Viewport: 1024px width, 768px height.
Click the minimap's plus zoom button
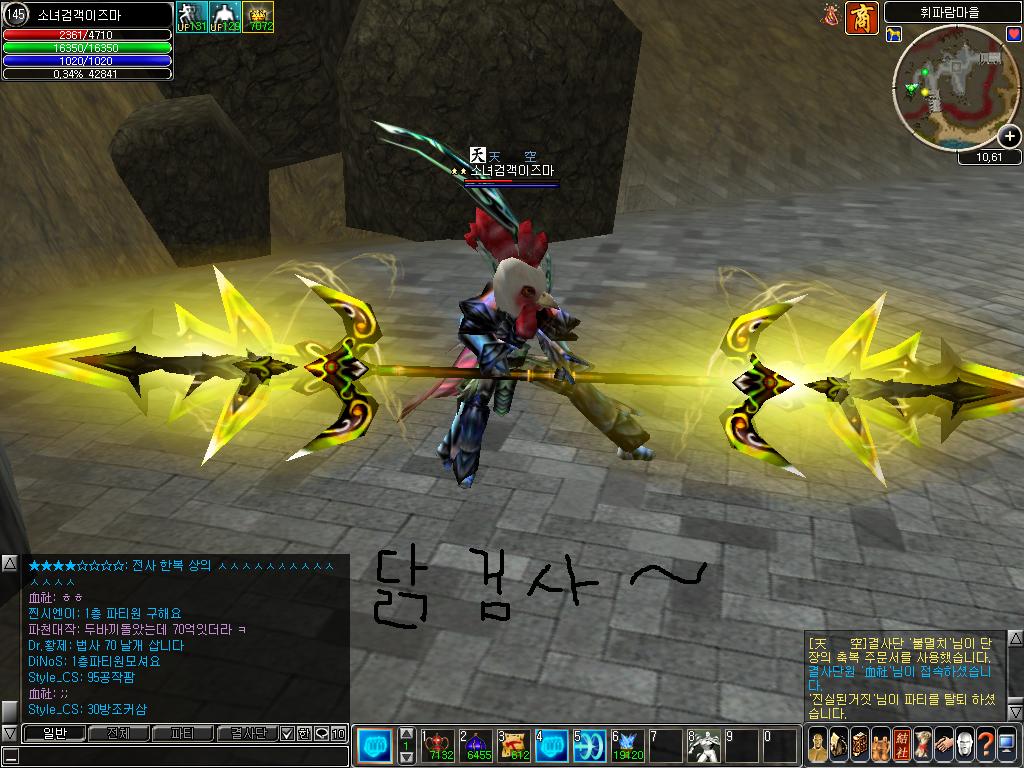pos(1009,137)
